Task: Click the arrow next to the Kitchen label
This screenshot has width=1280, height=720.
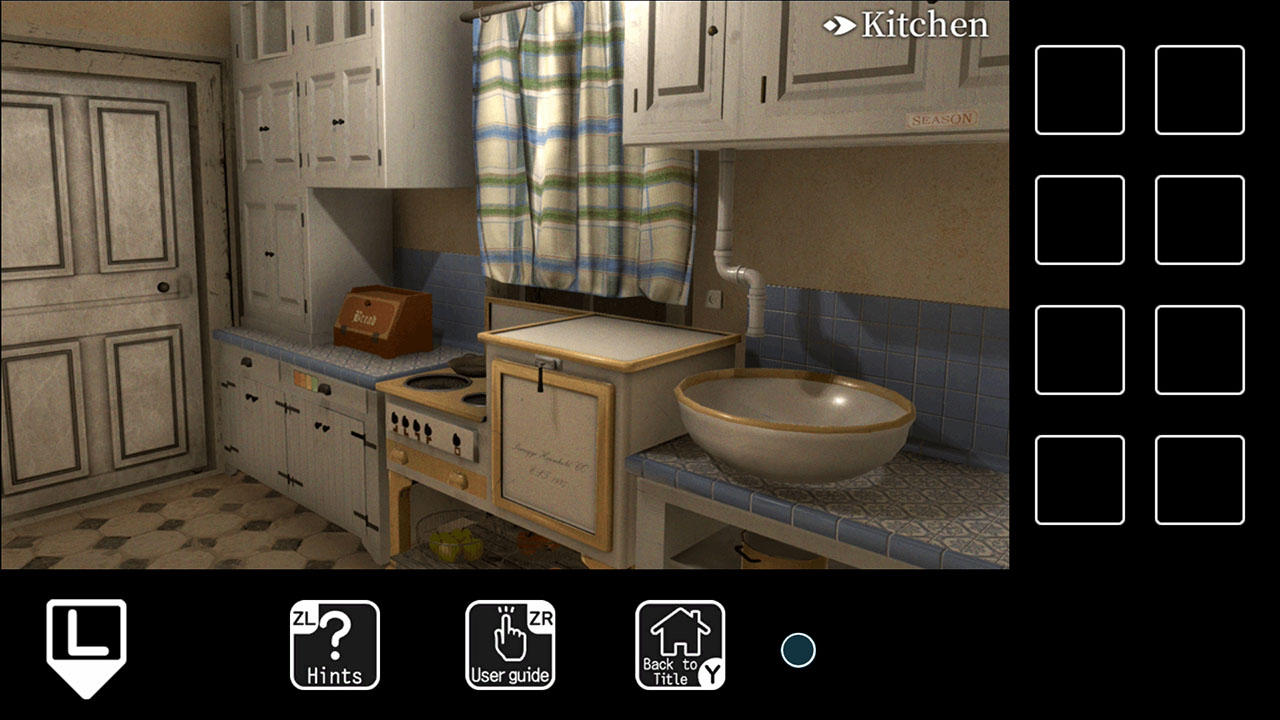Action: (x=840, y=26)
